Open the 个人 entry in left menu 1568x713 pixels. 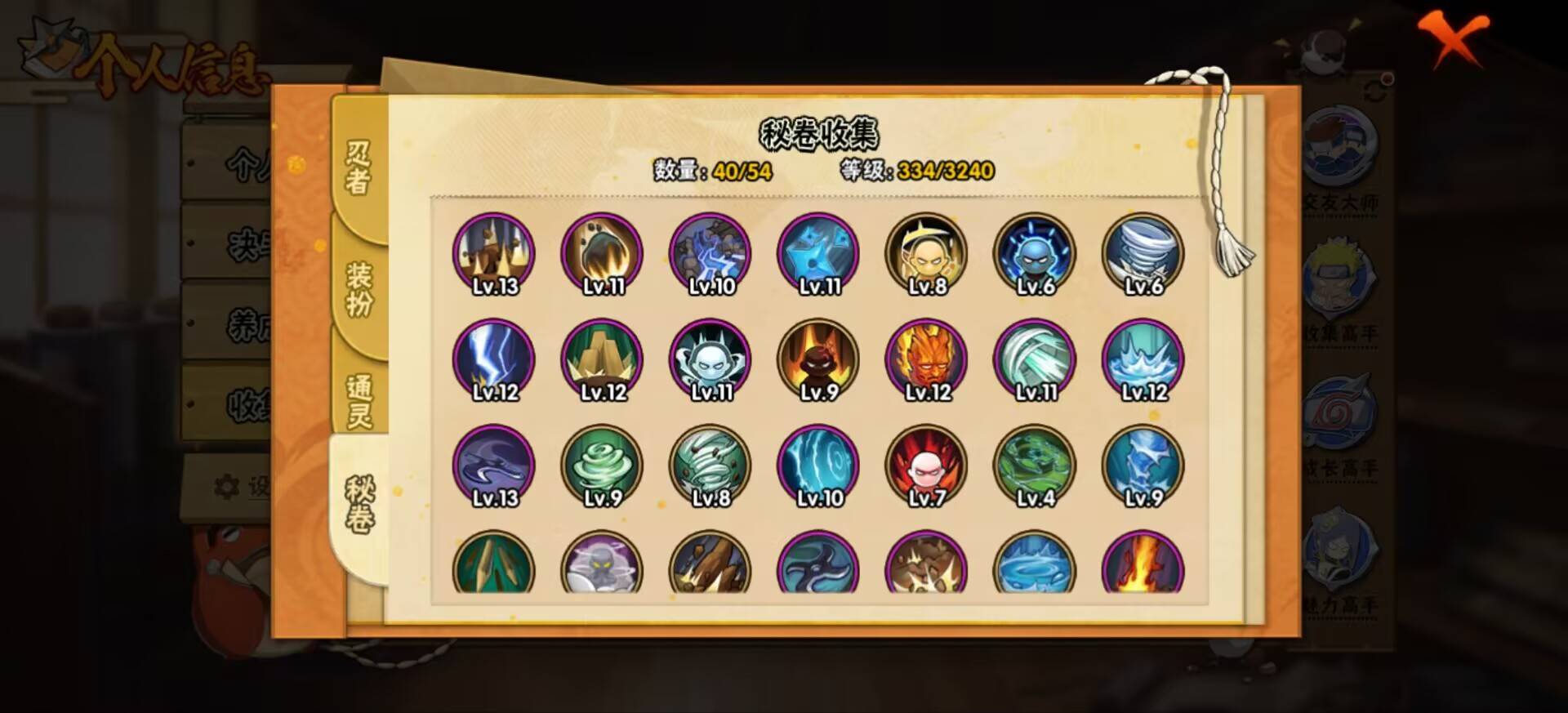[245, 163]
